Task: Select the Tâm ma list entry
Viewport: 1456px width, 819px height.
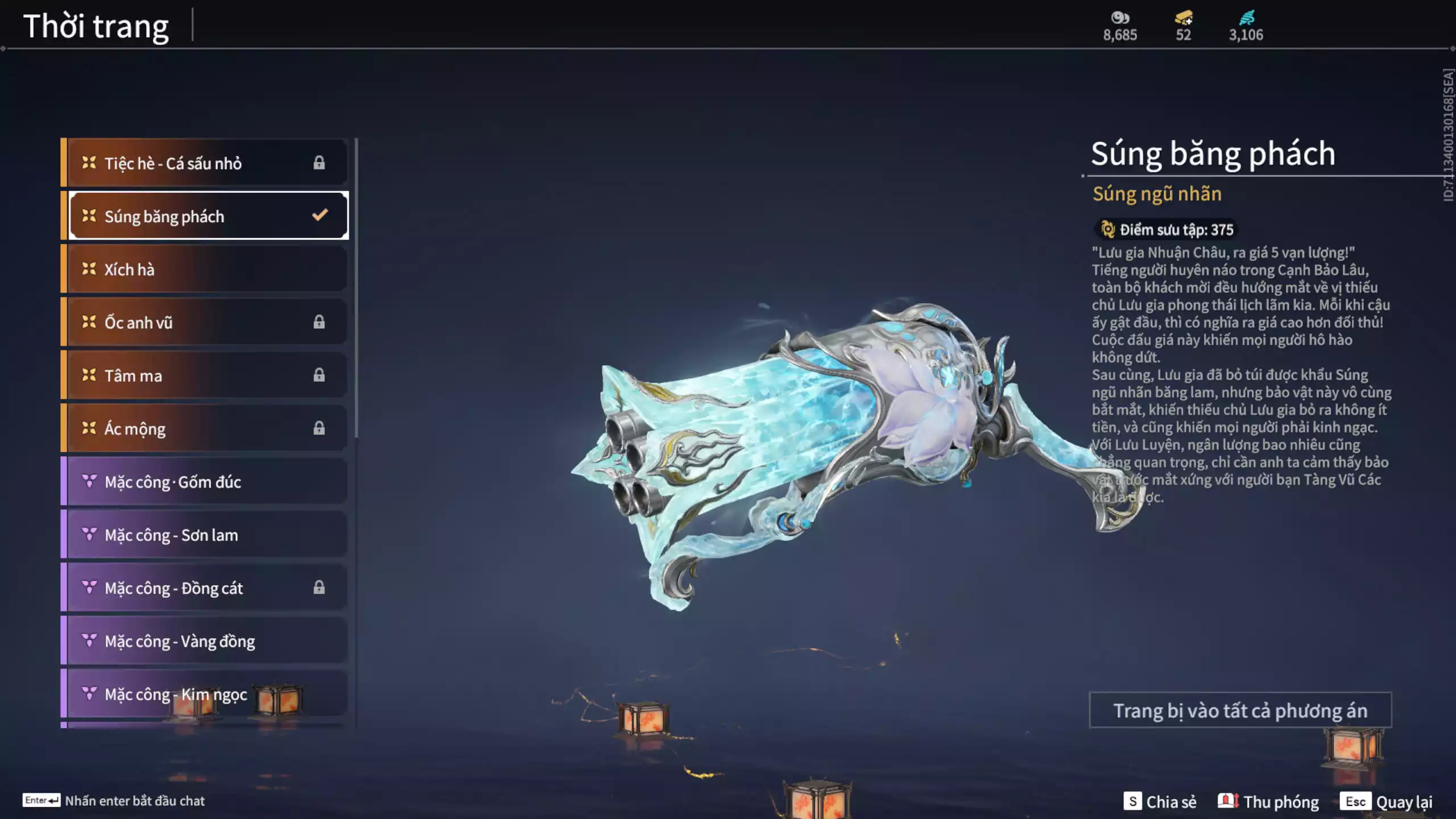Action: pos(205,375)
